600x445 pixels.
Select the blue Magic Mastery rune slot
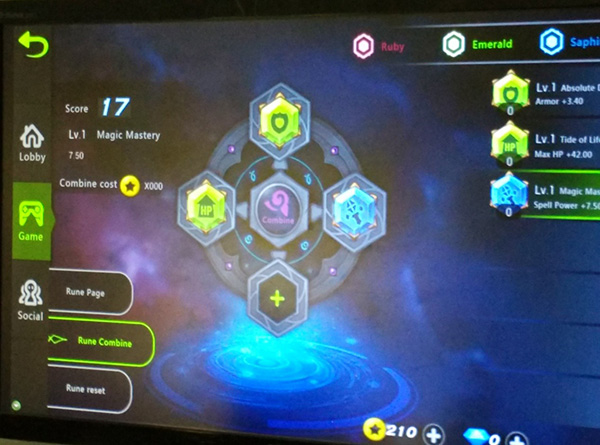point(353,208)
